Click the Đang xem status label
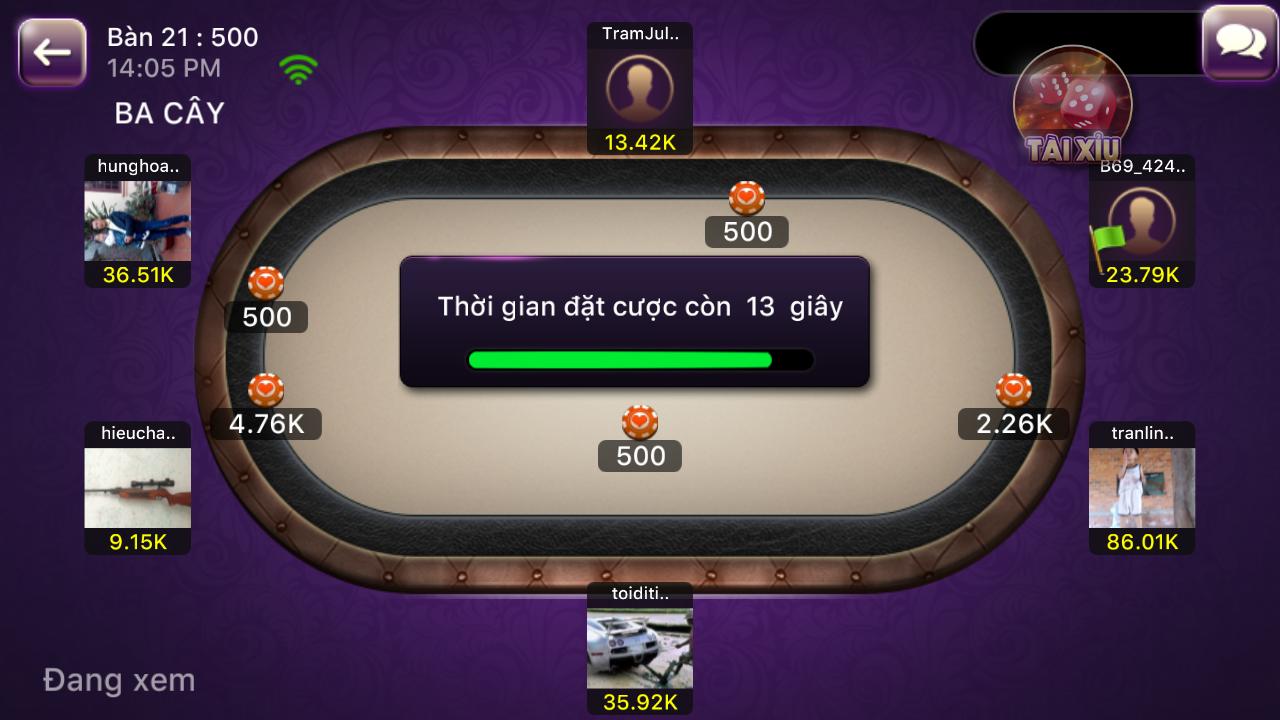Screen dimensions: 1280x720 point(118,680)
